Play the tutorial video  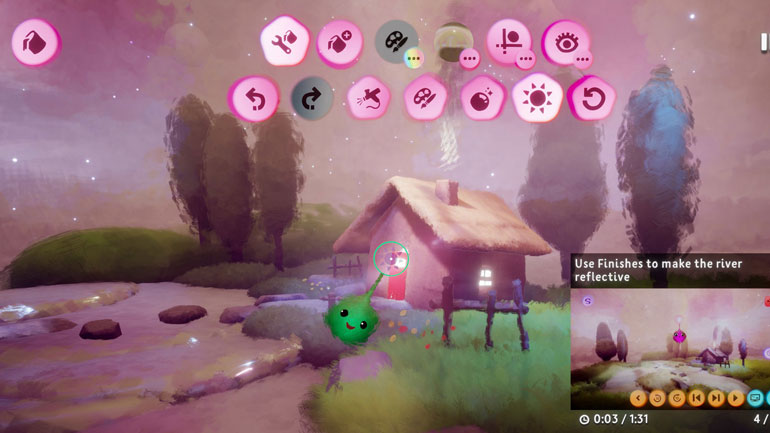tap(737, 398)
